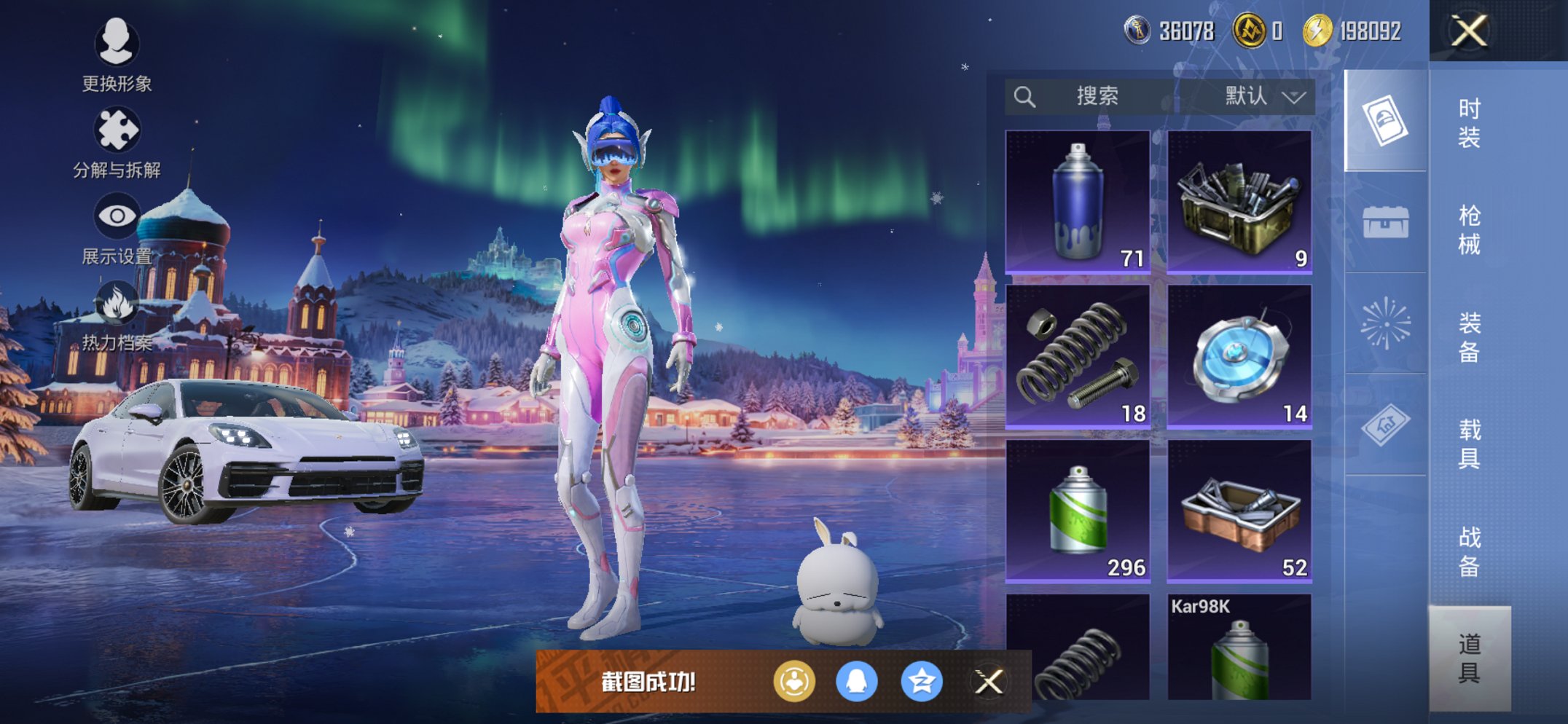Switch to the 装备 equipment tab

coord(1469,337)
